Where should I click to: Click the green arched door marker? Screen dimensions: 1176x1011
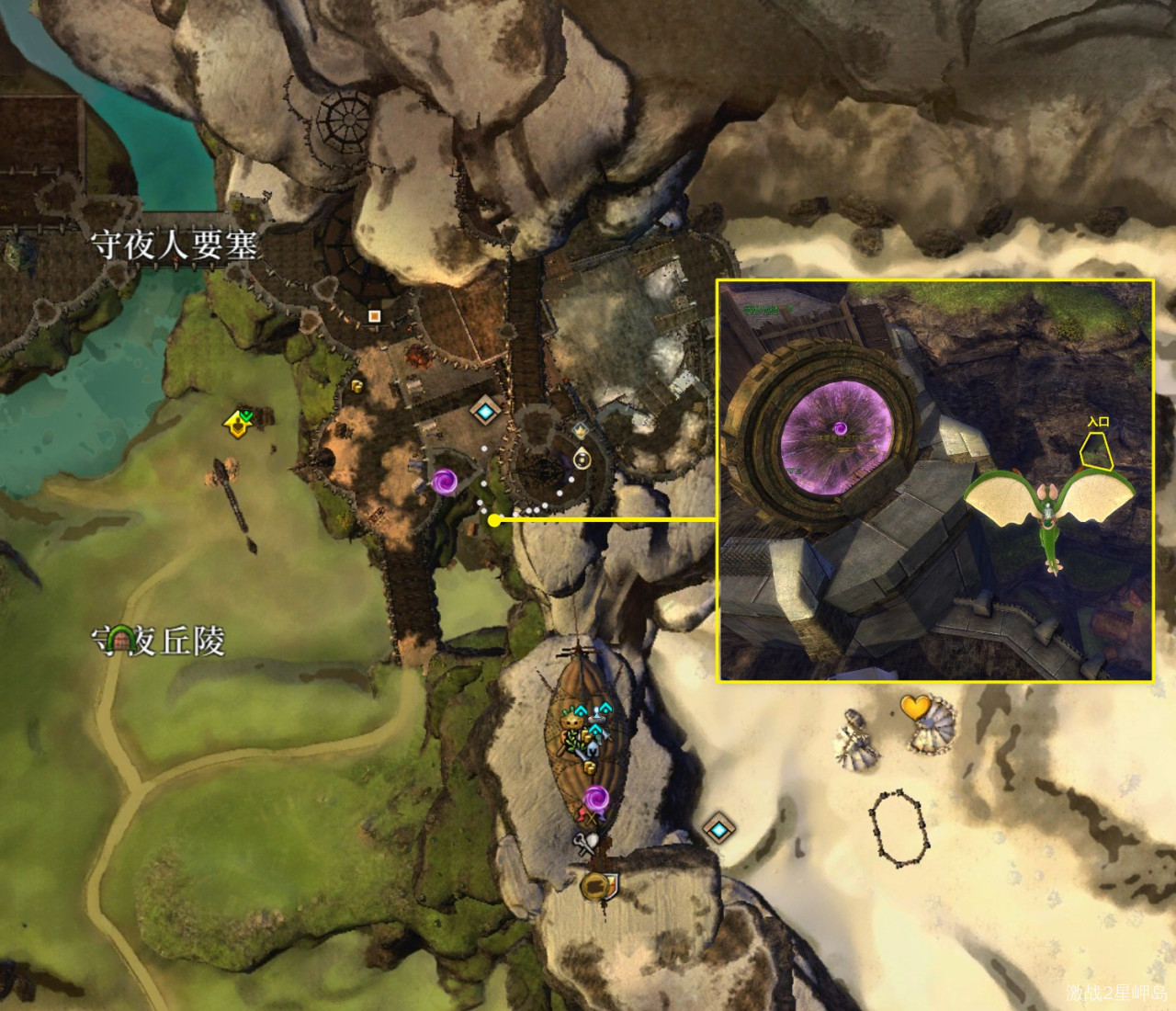tap(116, 639)
